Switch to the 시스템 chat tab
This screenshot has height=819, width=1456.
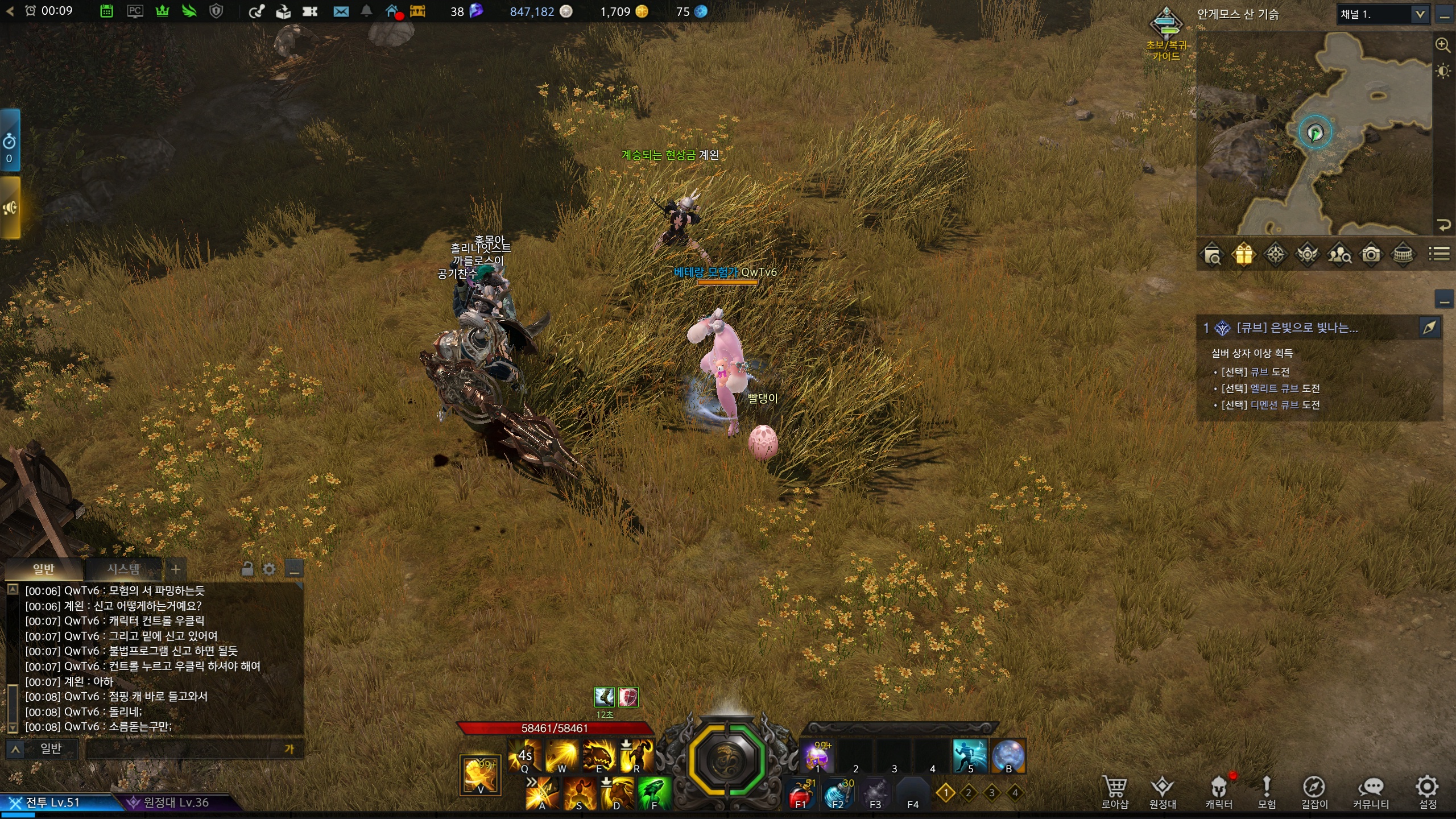point(123,569)
